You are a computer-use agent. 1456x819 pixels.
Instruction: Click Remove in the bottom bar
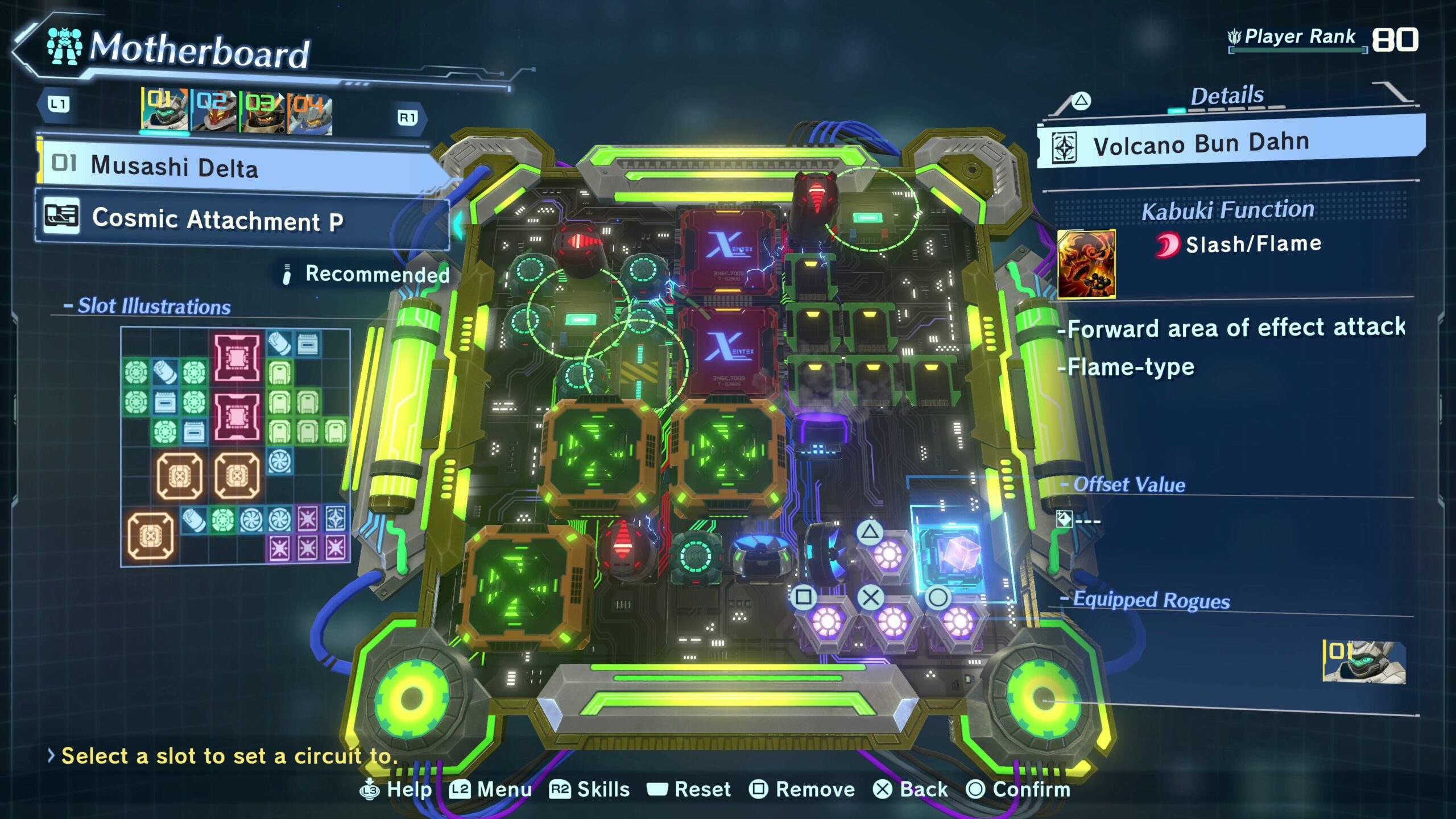coord(802,789)
